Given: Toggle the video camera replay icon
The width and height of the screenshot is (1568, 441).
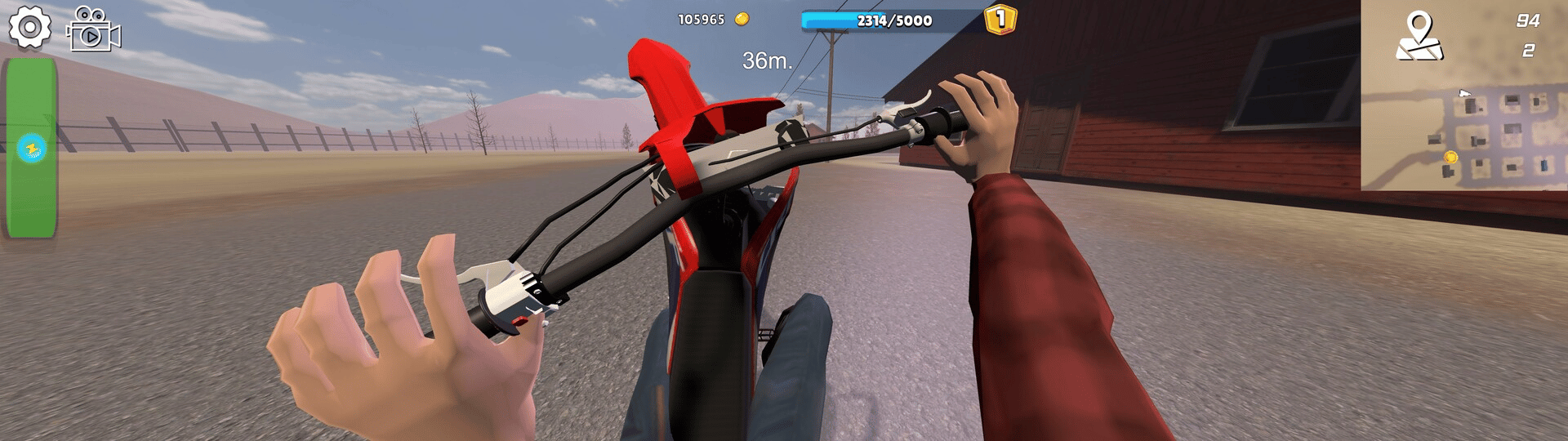Looking at the screenshot, I should point(93,30).
